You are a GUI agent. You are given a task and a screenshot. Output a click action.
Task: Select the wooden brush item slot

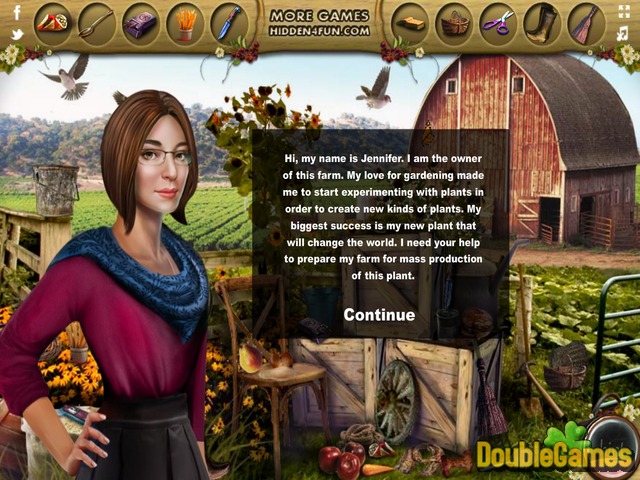click(411, 22)
